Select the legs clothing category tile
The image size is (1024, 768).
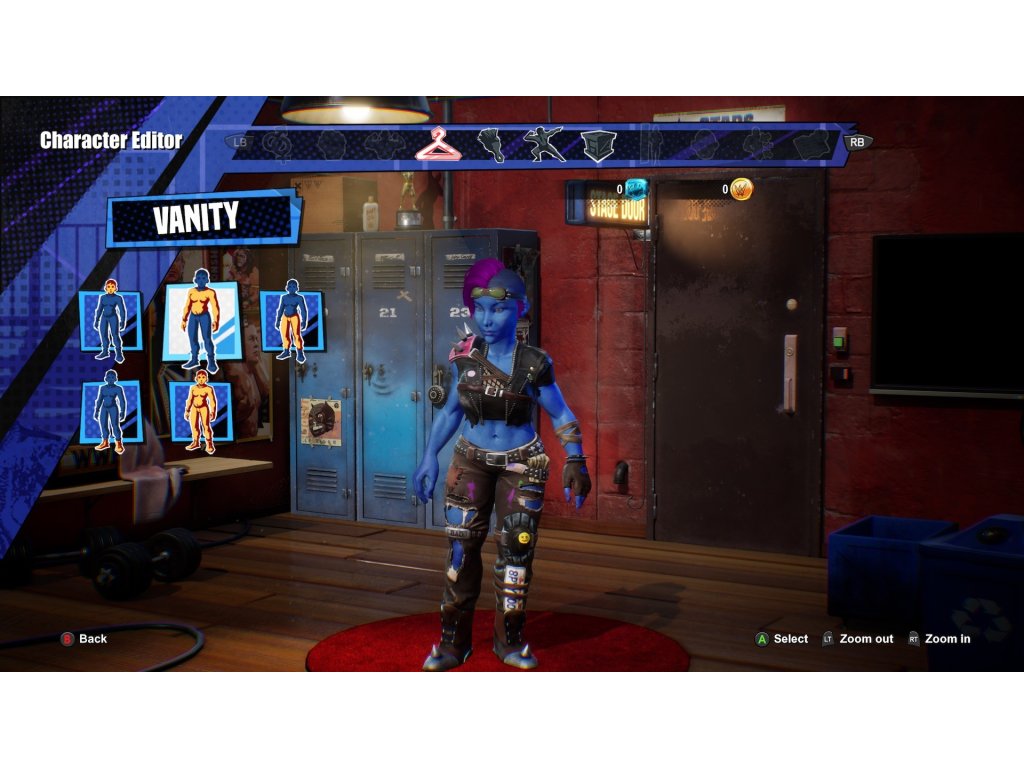click(x=291, y=321)
